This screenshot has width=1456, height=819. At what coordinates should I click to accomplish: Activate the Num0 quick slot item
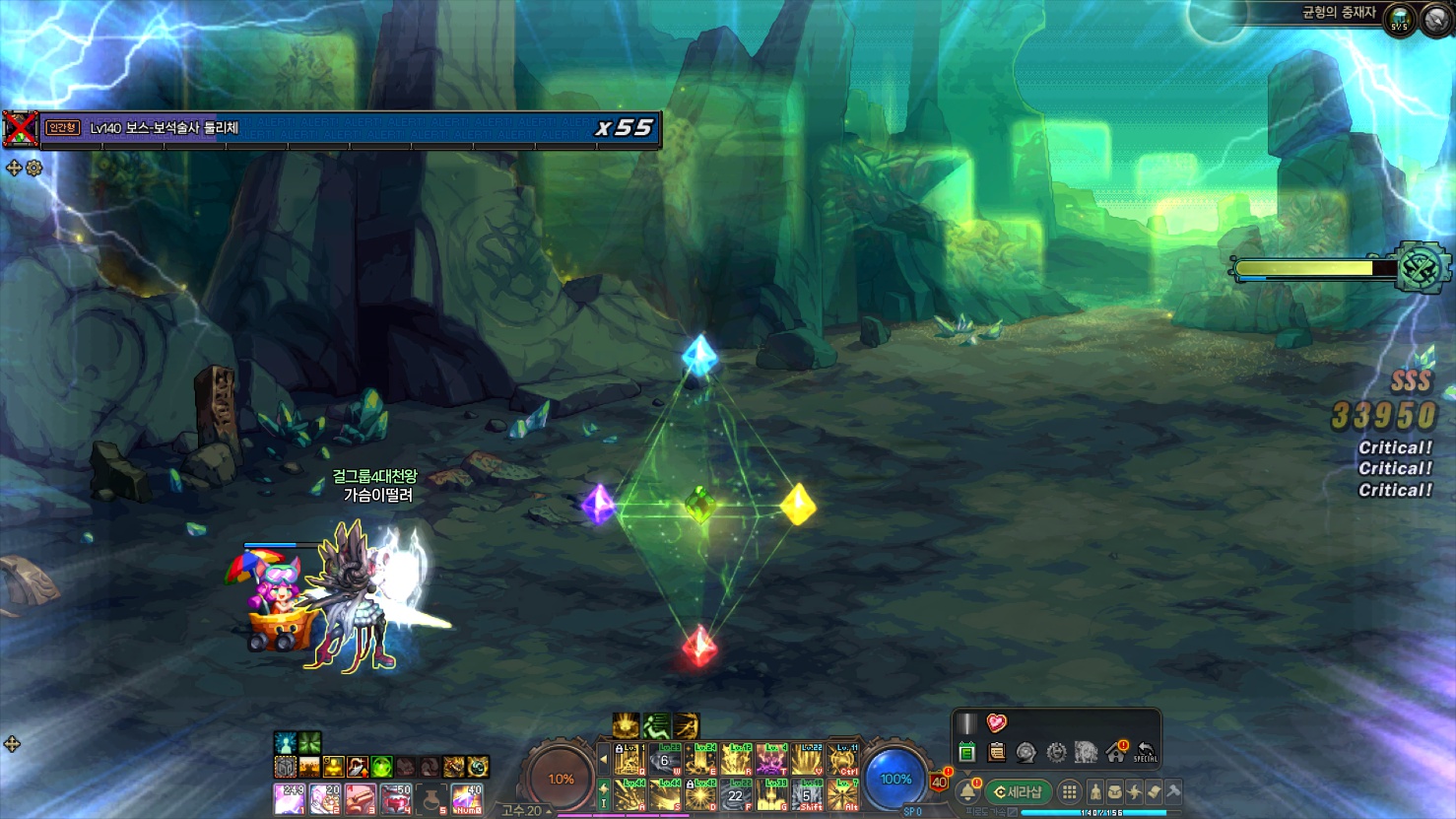click(467, 798)
